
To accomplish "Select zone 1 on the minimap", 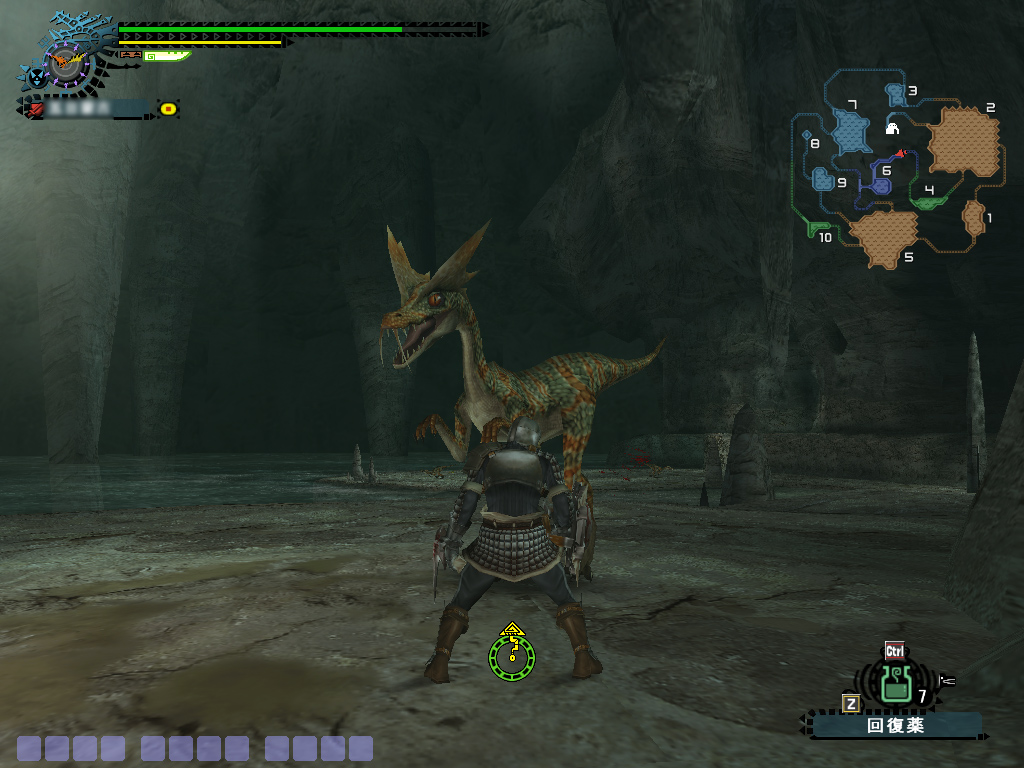I will 974,217.
